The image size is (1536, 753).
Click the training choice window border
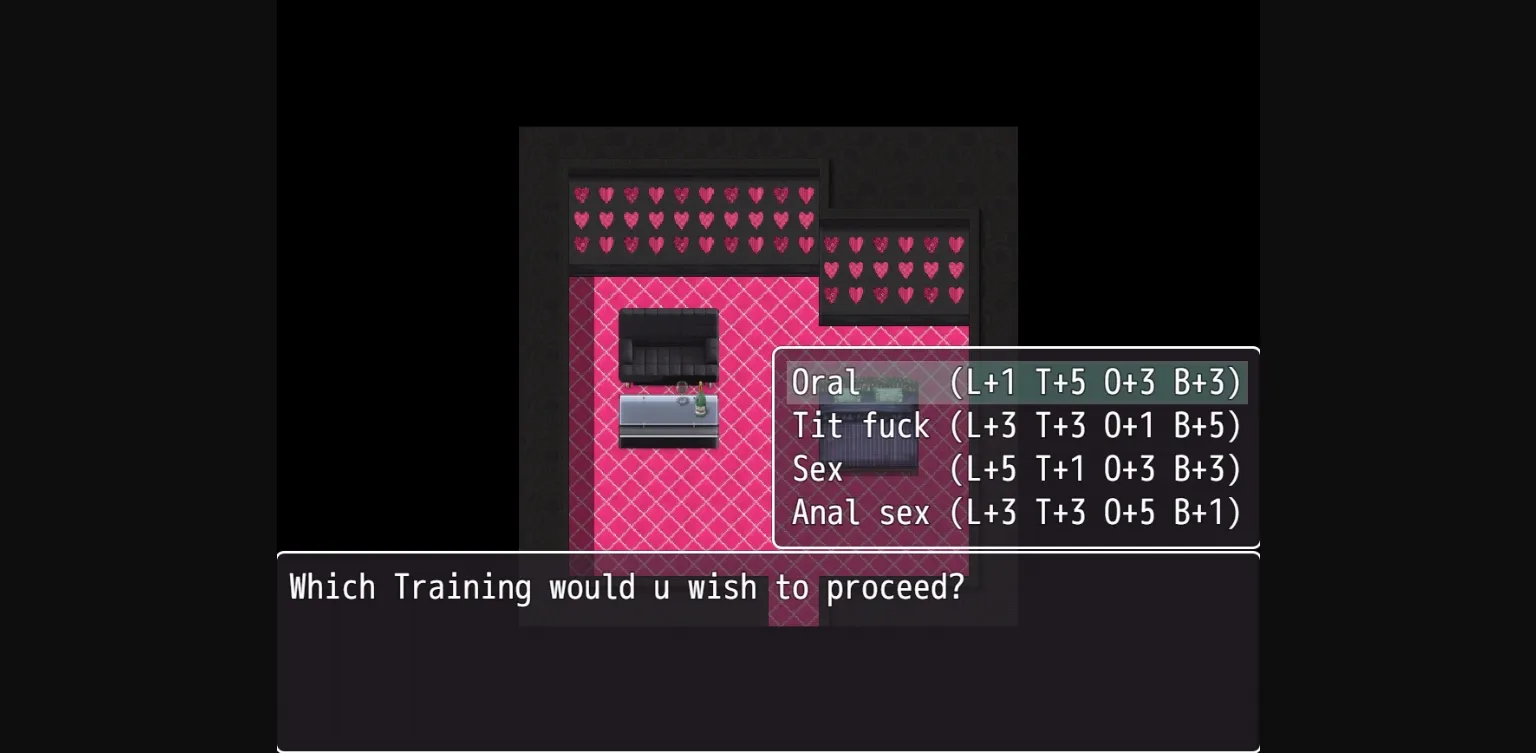point(1016,350)
